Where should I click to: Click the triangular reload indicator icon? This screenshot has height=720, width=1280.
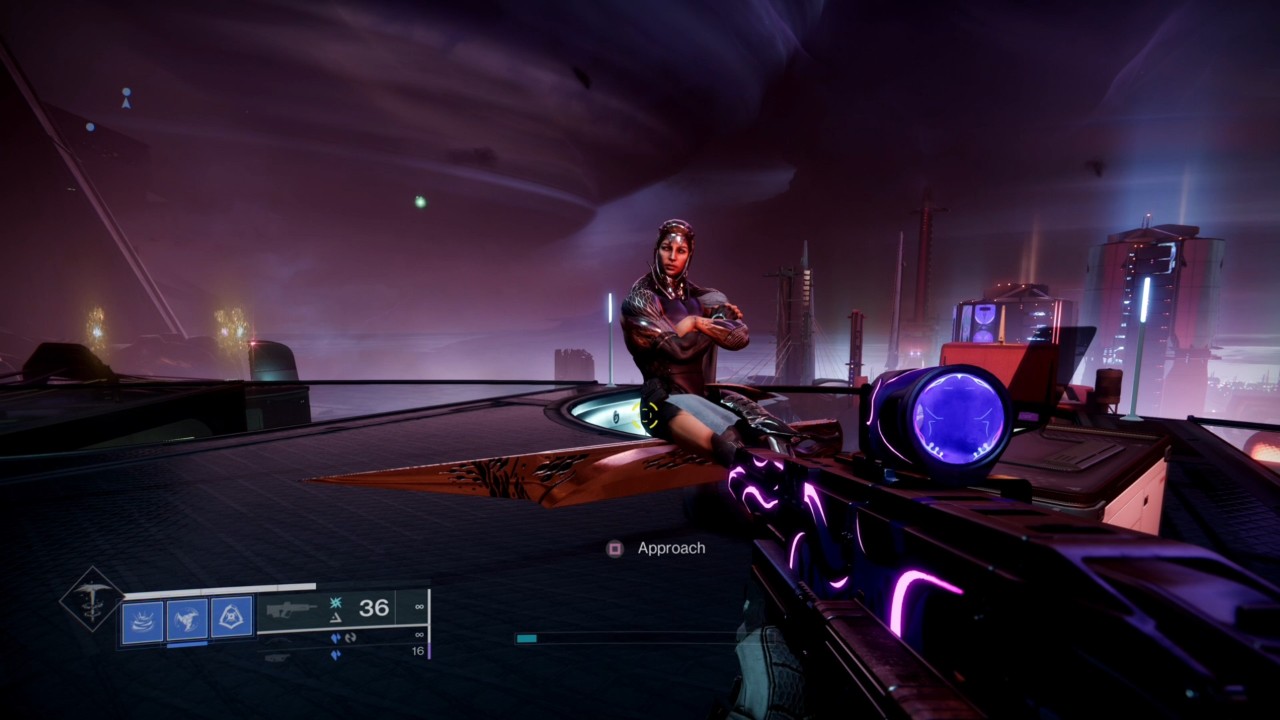coord(335,620)
